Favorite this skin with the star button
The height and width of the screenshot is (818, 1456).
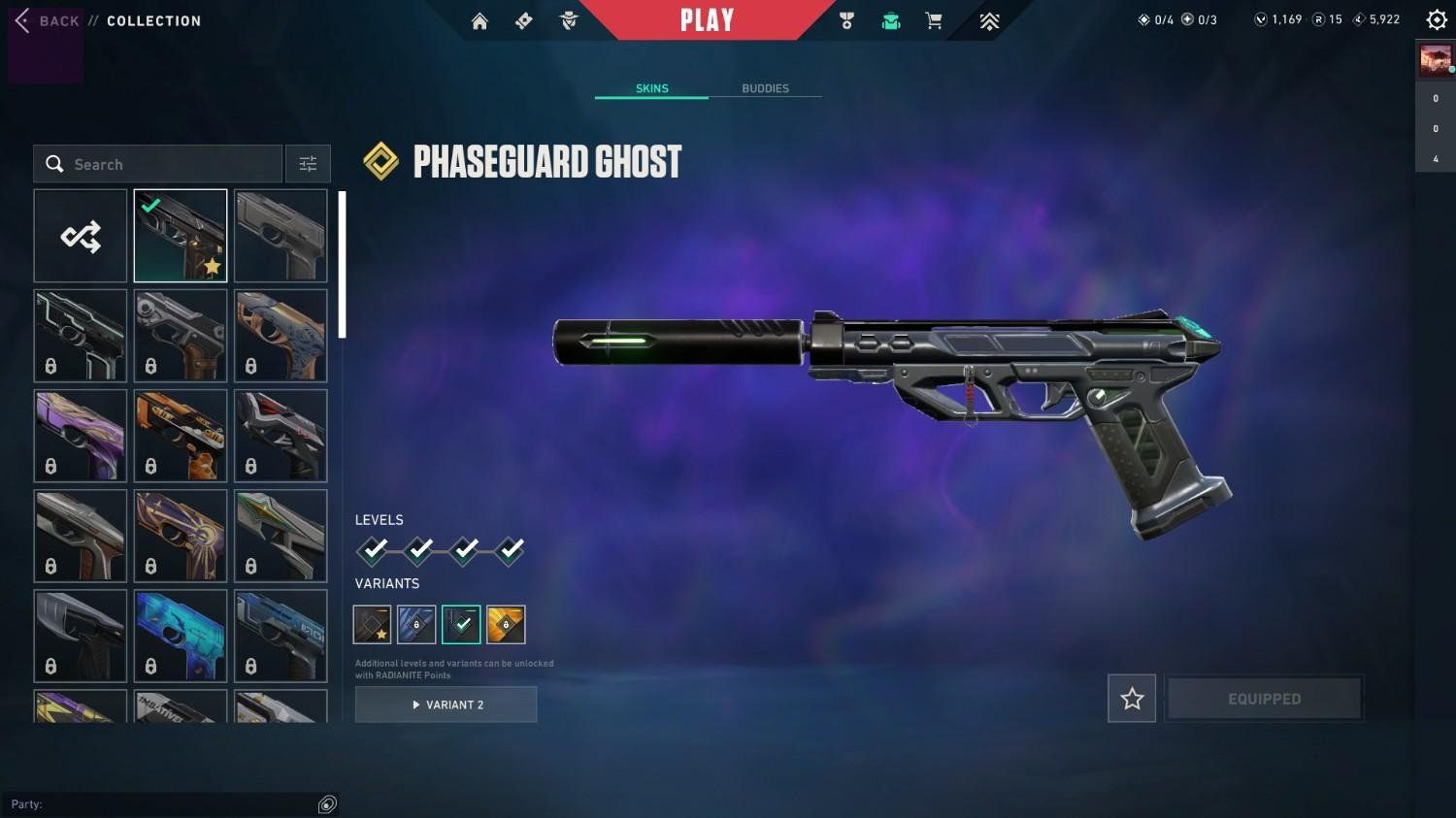[x=1132, y=699]
